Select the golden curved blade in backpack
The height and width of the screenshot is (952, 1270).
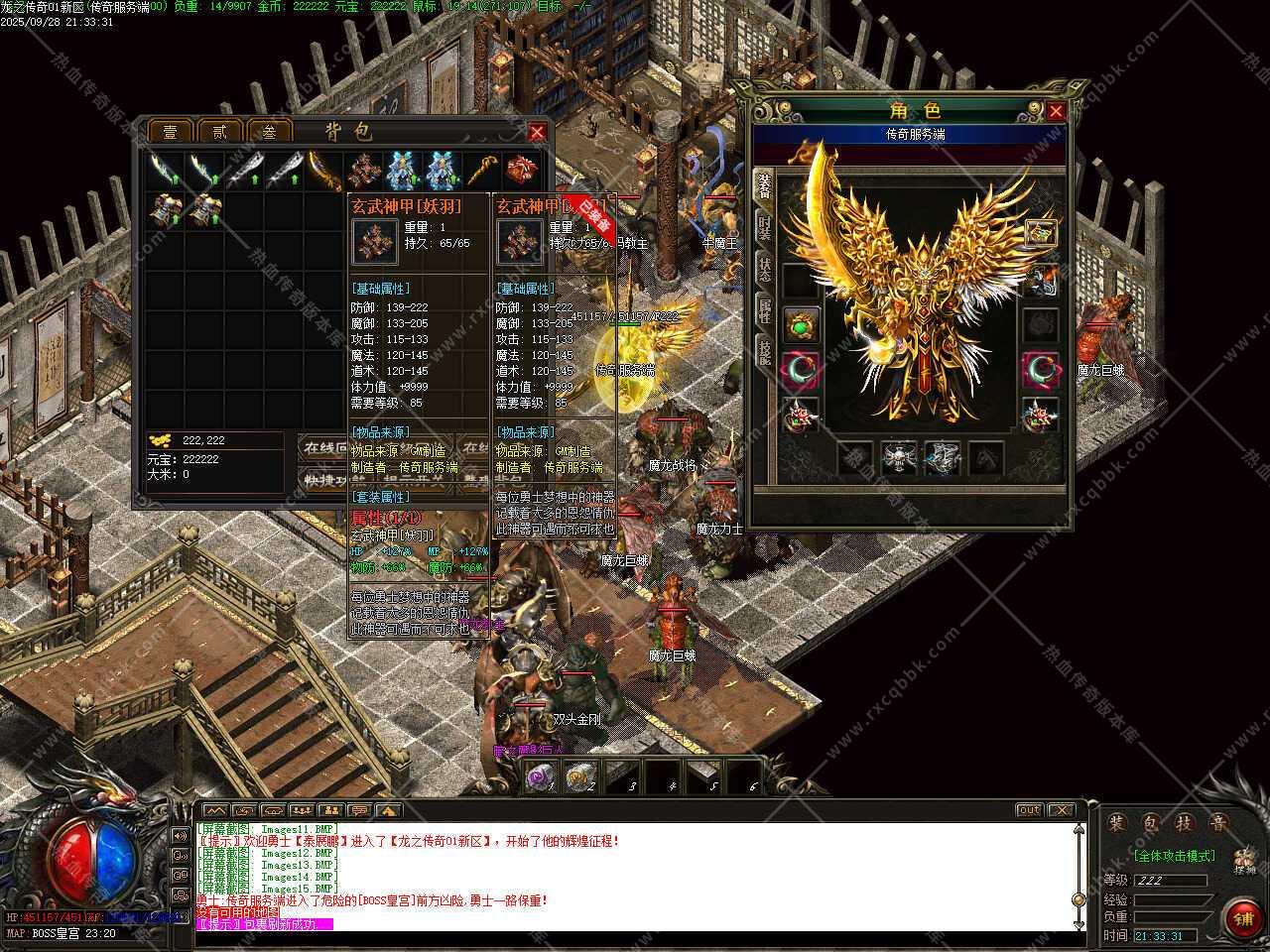[x=322, y=172]
